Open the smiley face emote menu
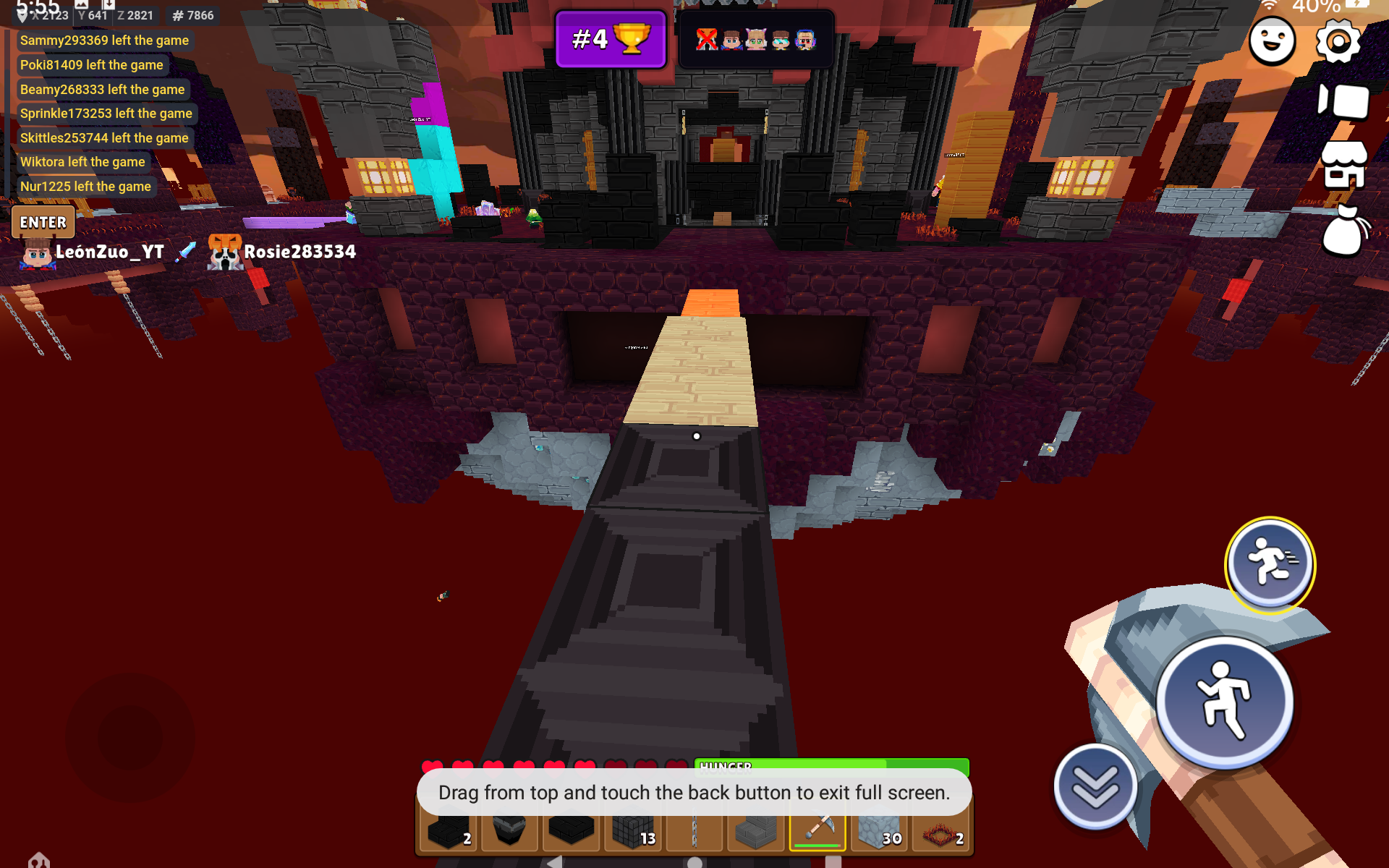The image size is (1389, 868). coord(1272,42)
